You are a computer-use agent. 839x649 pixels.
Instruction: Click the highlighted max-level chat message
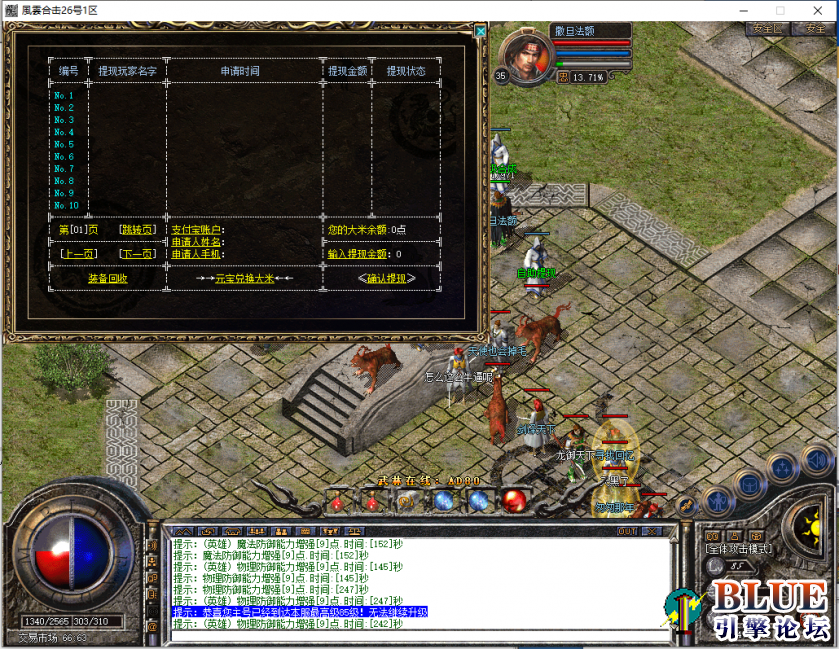click(x=300, y=611)
